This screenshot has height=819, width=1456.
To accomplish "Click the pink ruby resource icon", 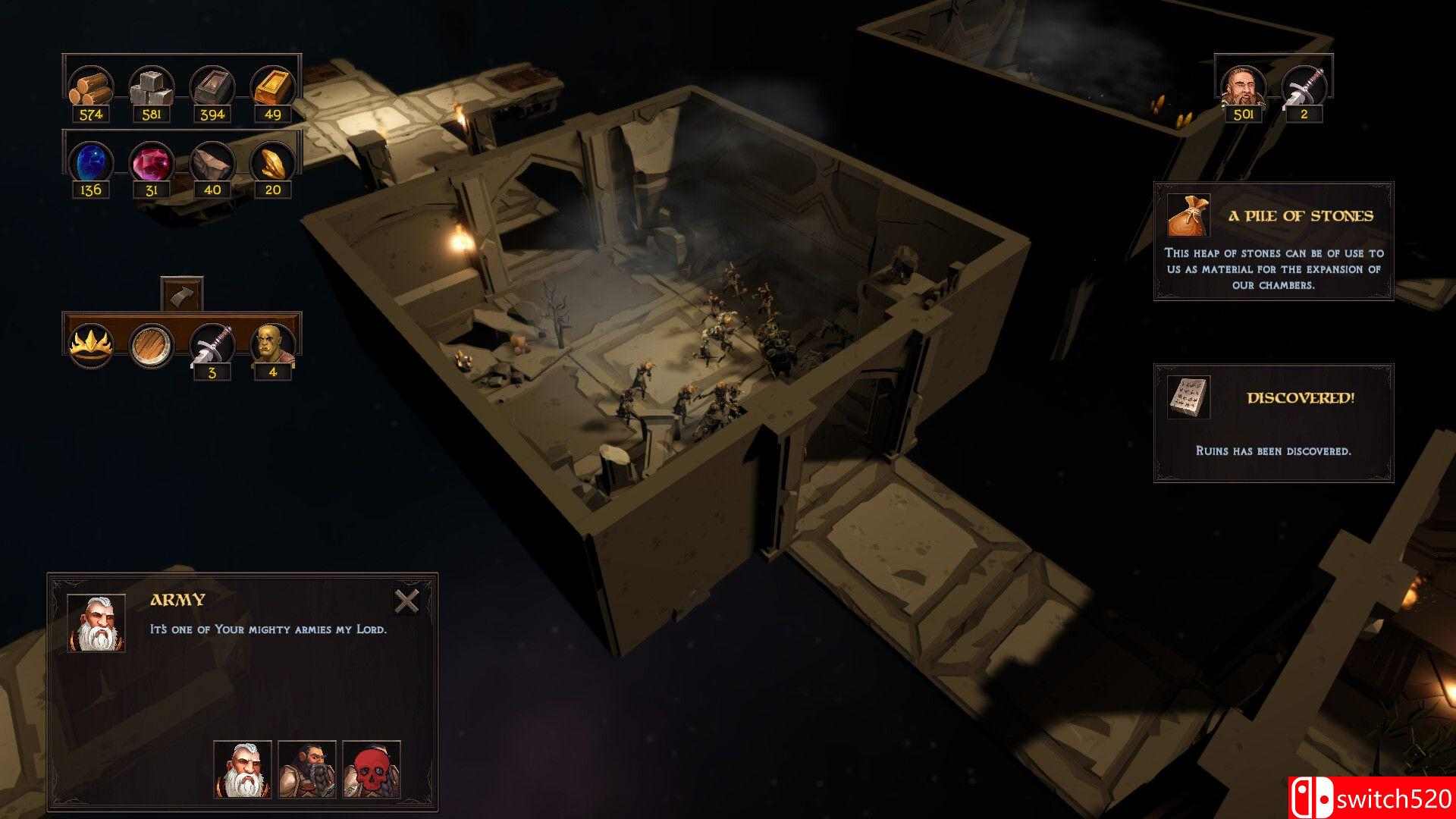I will pos(152,162).
